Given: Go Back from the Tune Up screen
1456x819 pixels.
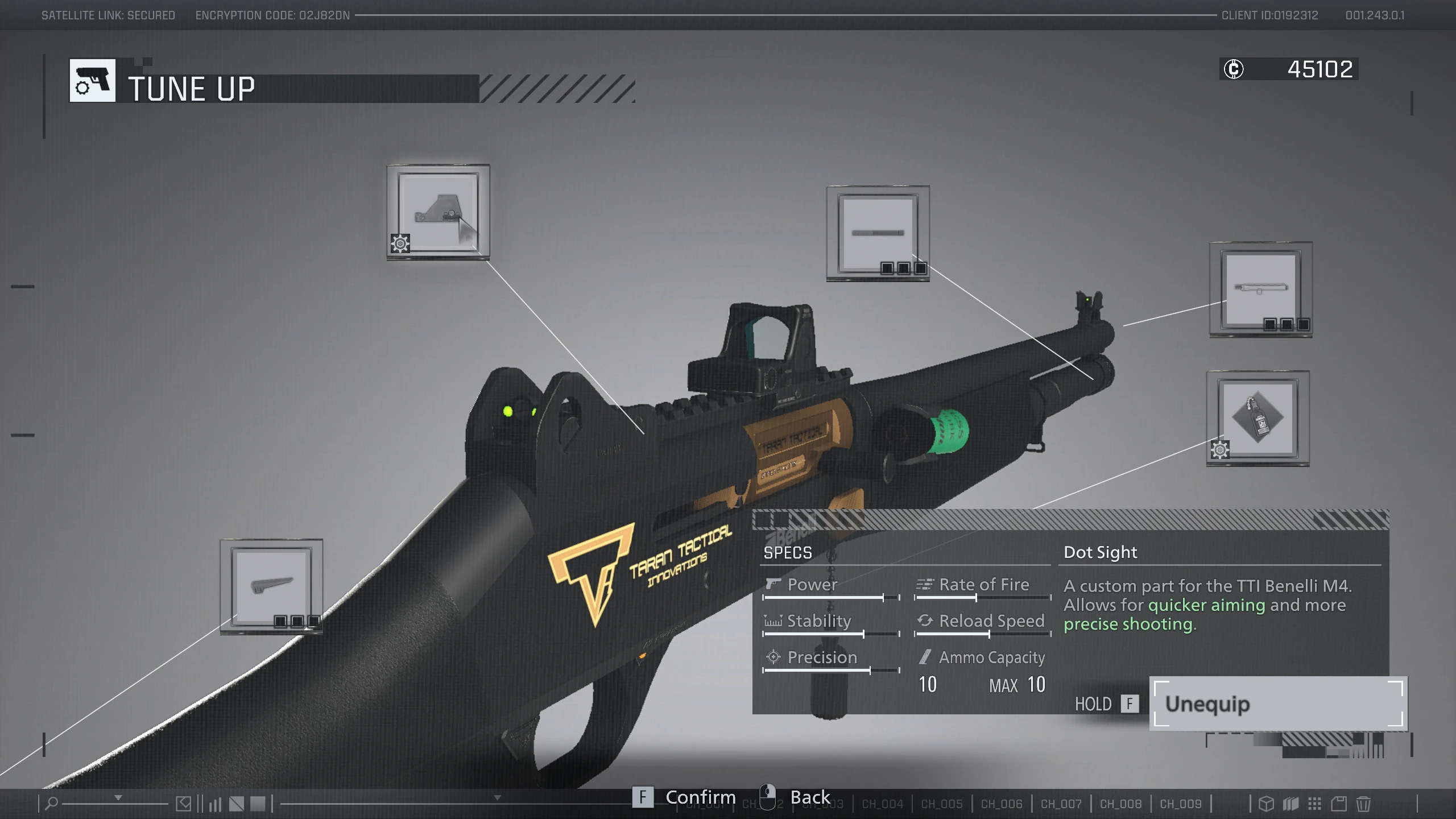Looking at the screenshot, I should (809, 797).
